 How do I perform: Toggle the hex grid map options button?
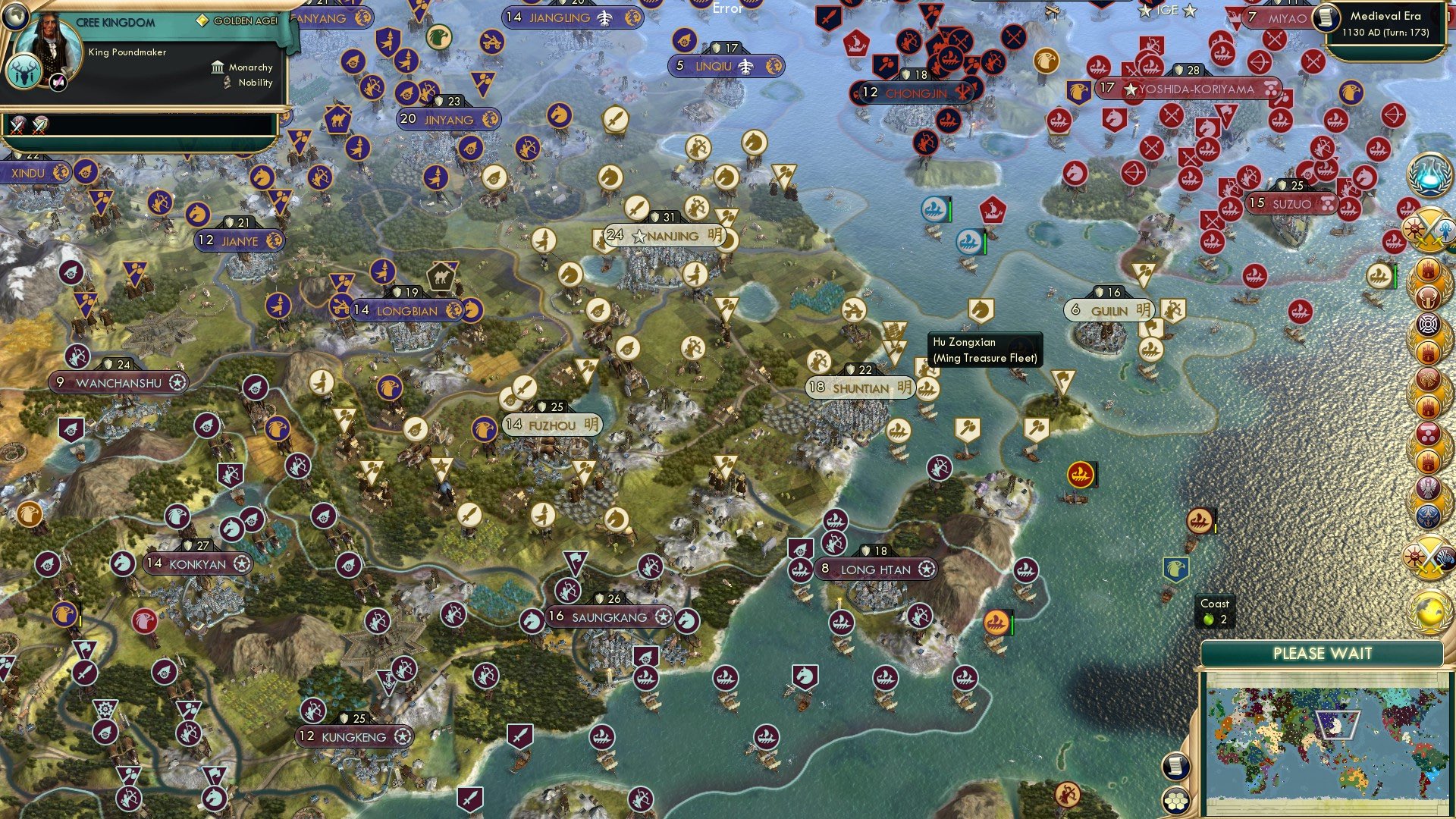coord(1175,801)
